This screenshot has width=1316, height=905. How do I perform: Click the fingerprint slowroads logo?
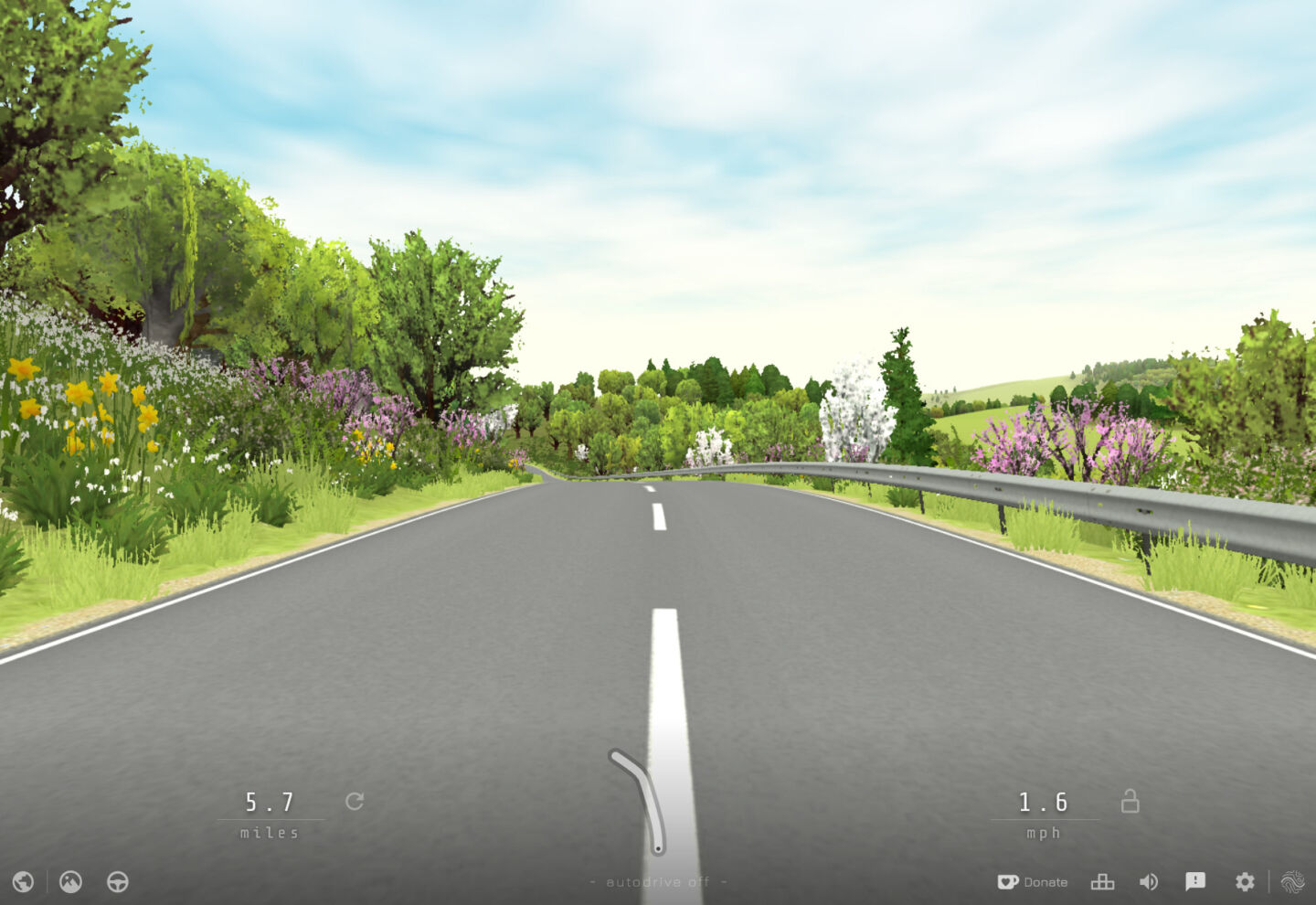coord(1295,881)
